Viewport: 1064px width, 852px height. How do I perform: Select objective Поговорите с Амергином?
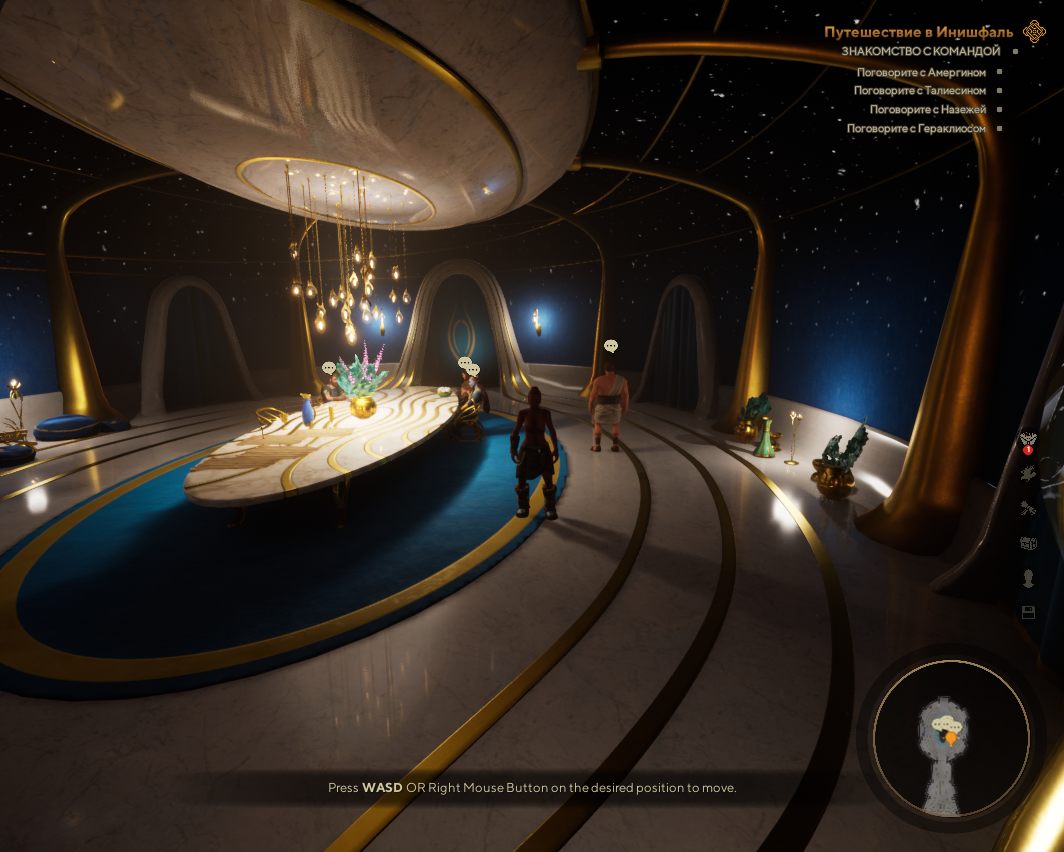pyautogui.click(x=921, y=72)
